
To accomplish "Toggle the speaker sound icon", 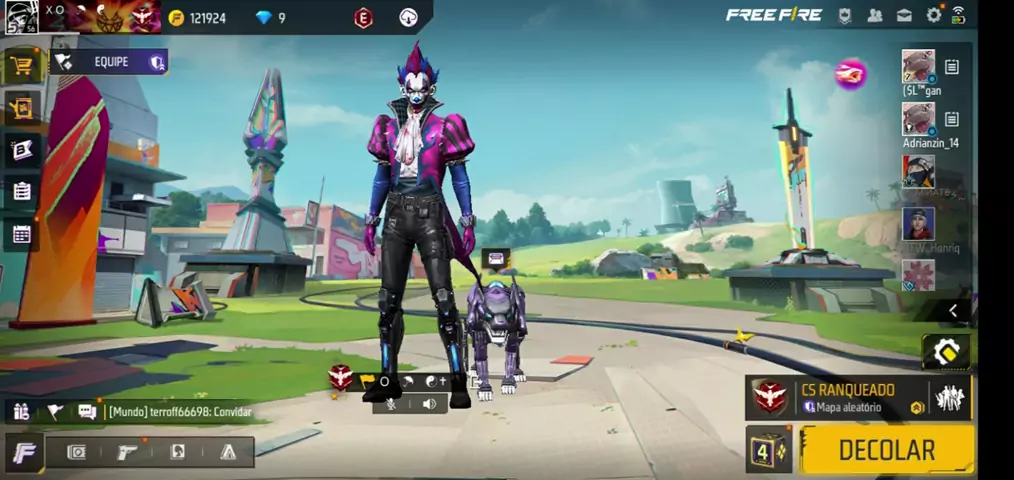I will [429, 403].
